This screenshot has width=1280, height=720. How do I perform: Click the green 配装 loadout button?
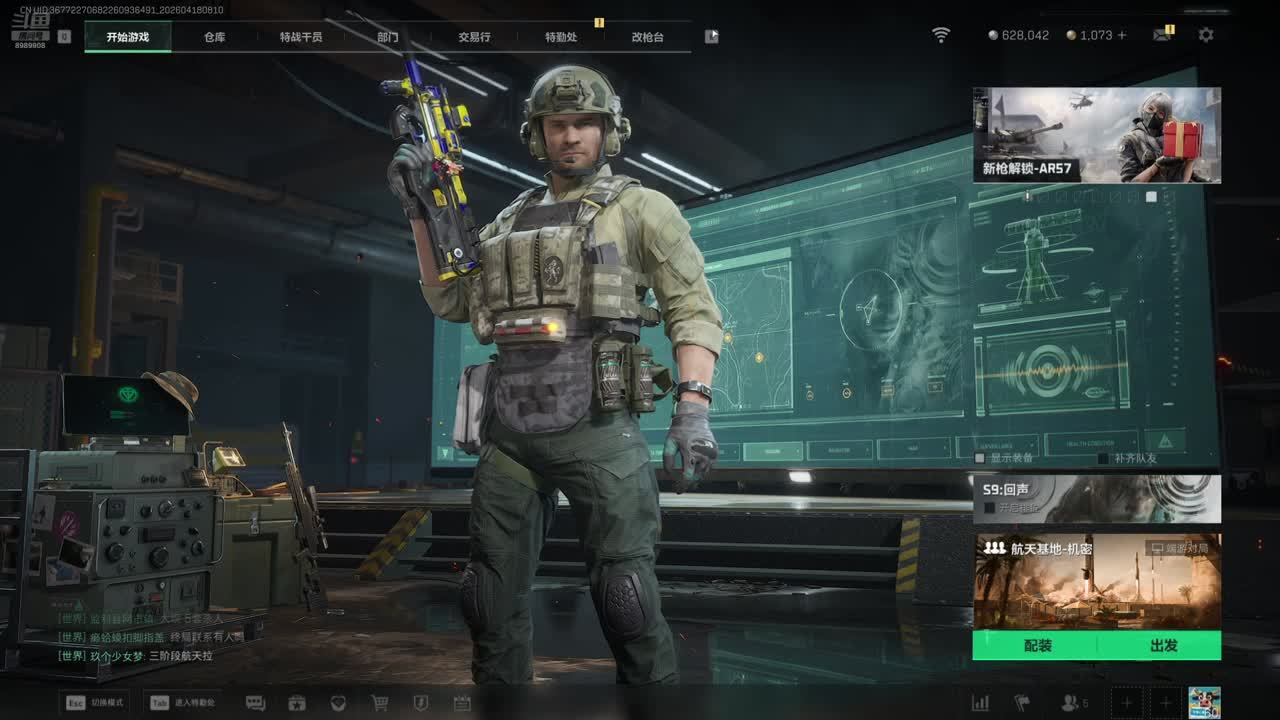pyautogui.click(x=1037, y=646)
